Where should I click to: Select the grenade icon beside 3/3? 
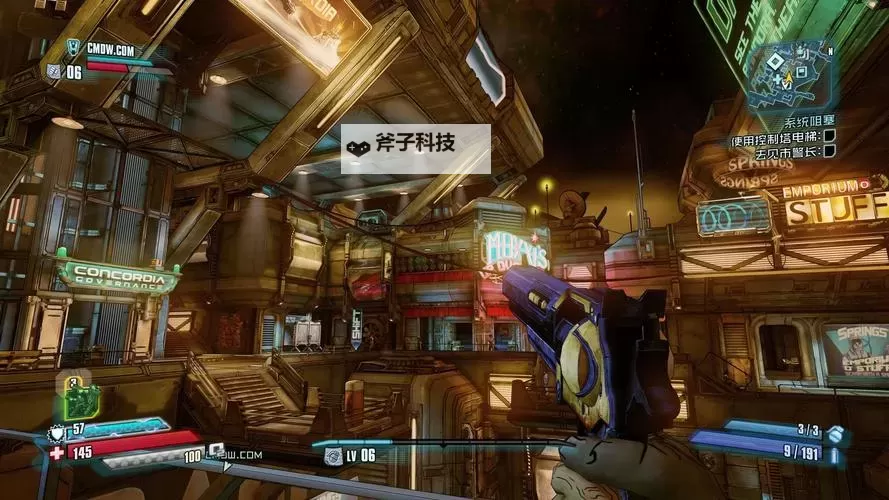[834, 432]
